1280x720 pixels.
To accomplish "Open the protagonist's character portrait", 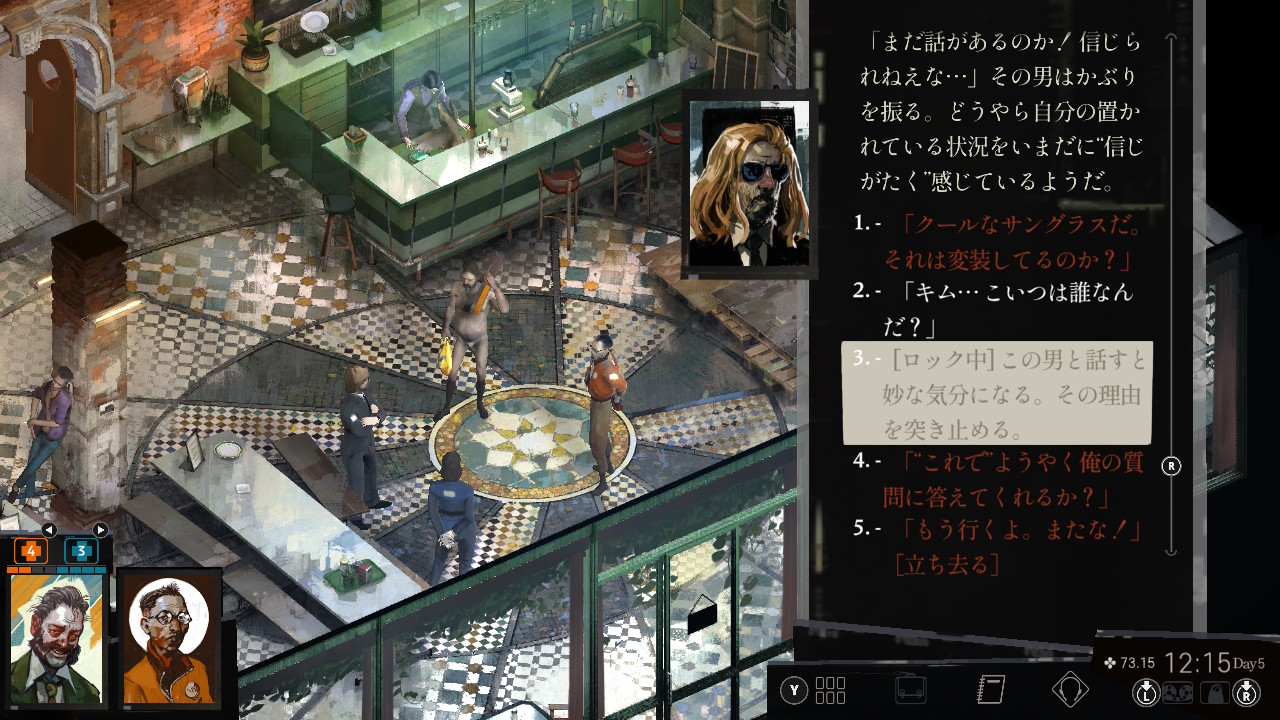I will point(56,638).
